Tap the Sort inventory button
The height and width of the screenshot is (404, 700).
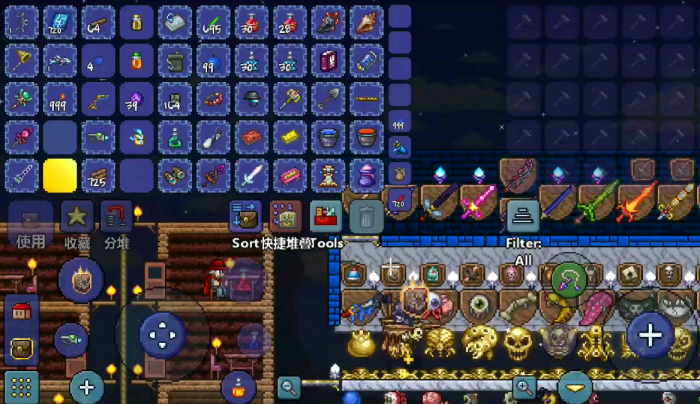coord(244,214)
